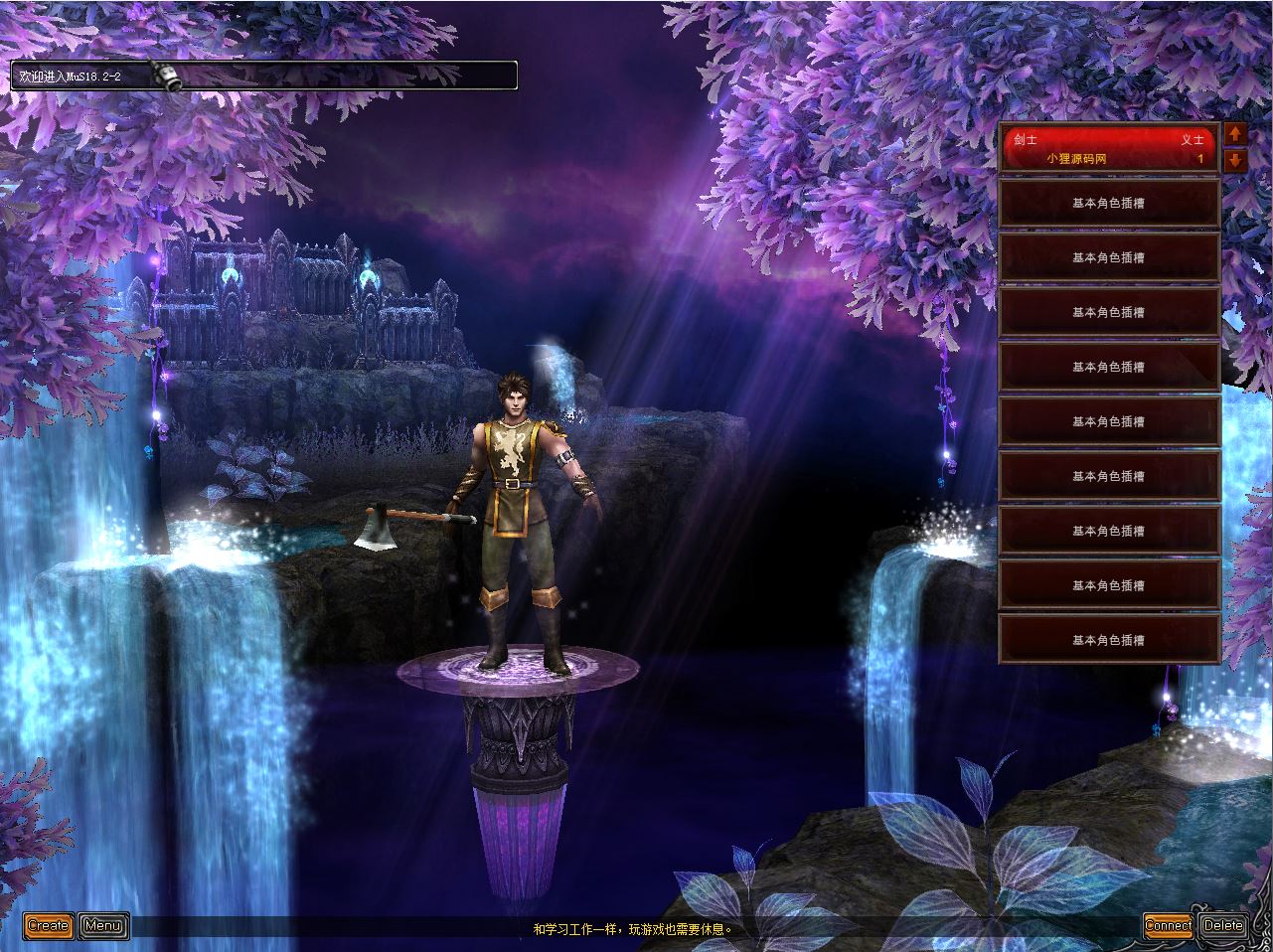Click the Create character button
1273x952 pixels.
48,926
